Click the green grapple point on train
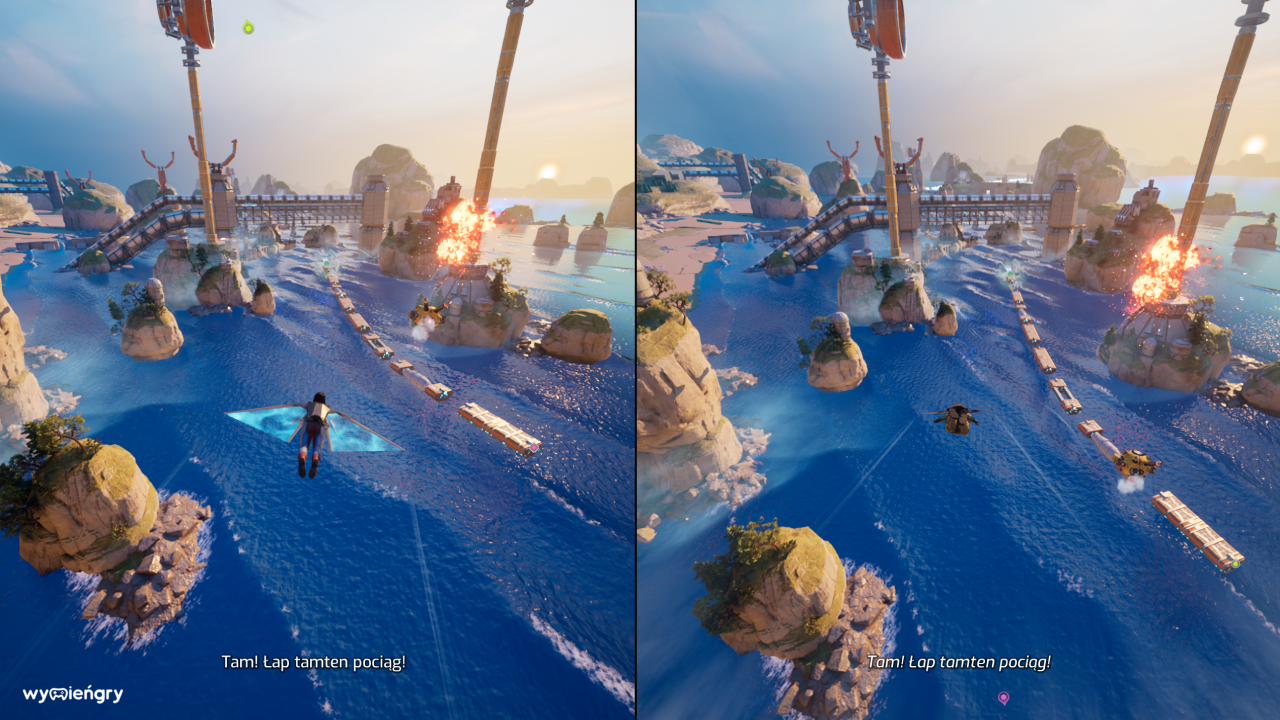 1236,565
